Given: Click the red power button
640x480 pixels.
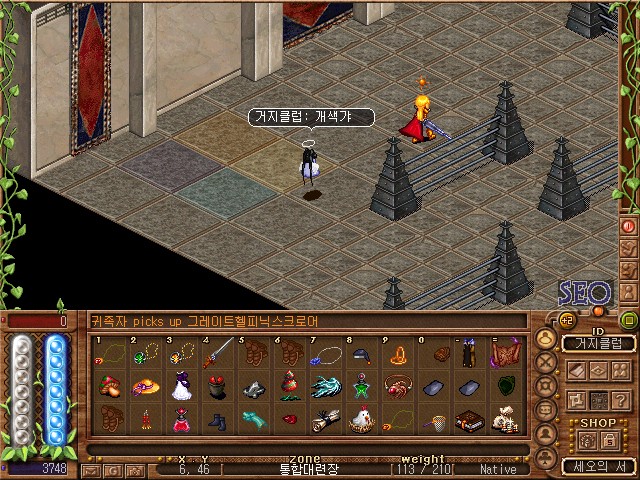Looking at the screenshot, I should [x=629, y=226].
